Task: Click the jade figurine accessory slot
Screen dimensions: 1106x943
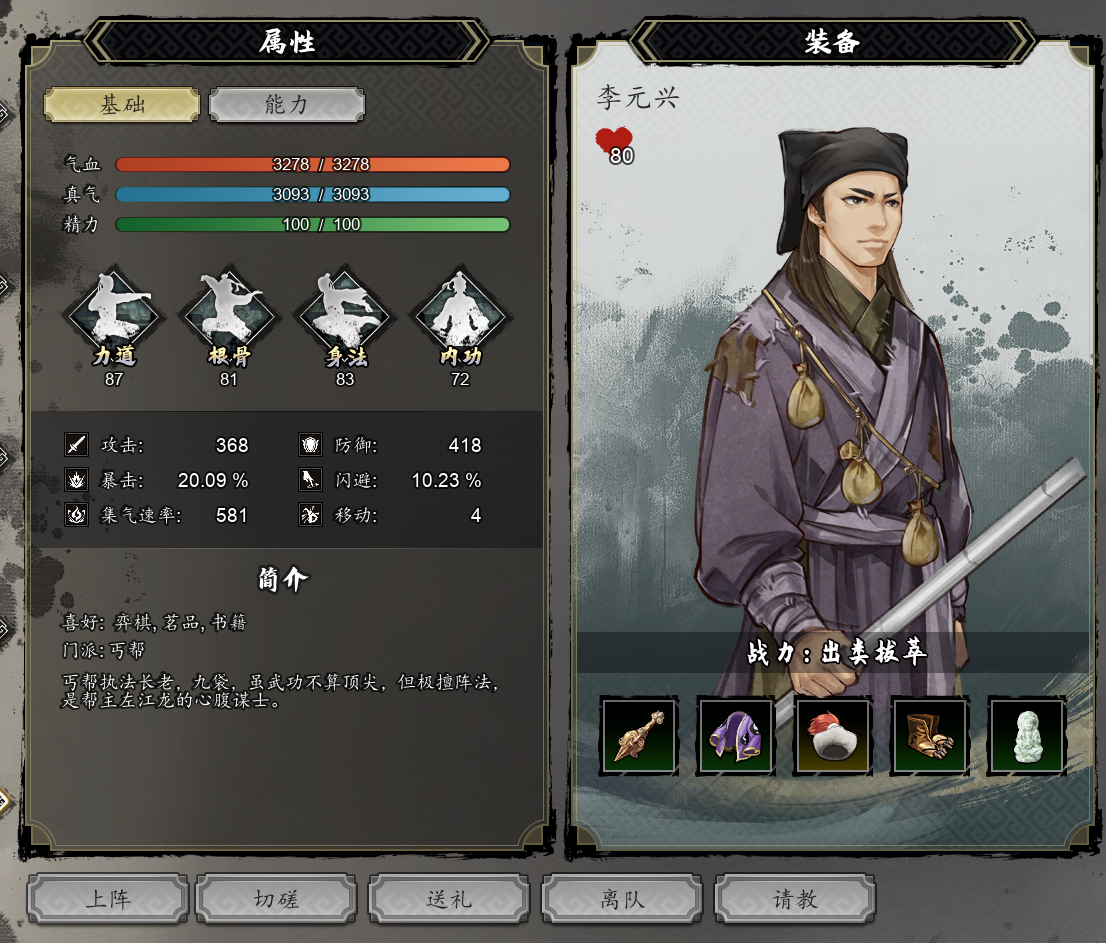Action: [x=1027, y=737]
